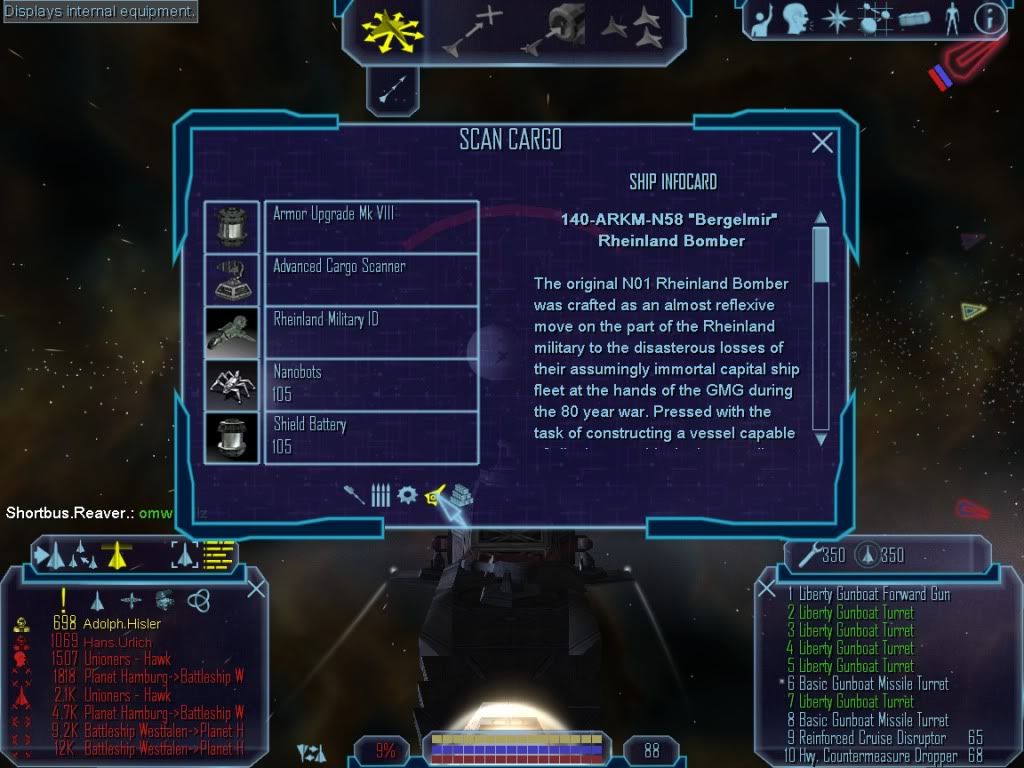
Task: Close the contact list panel
Action: (x=255, y=588)
